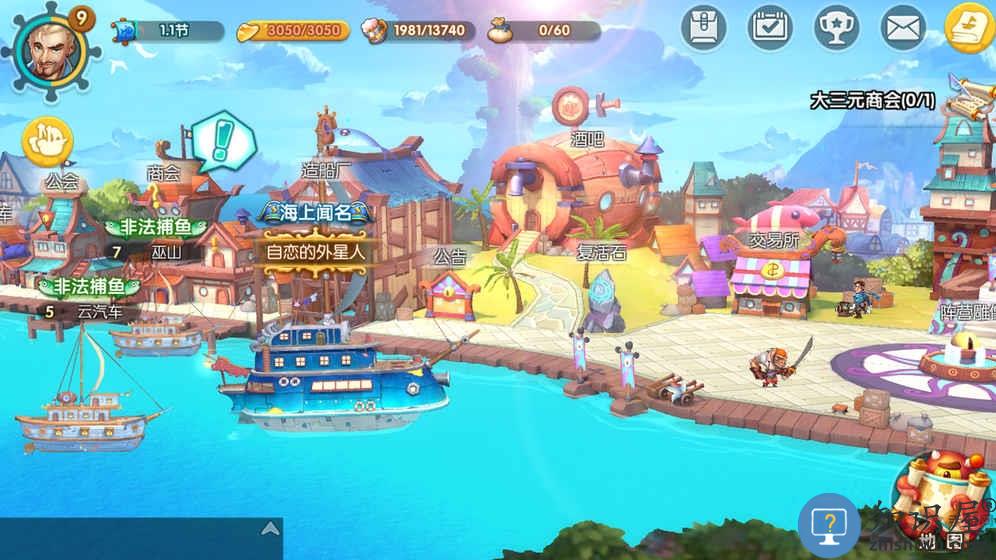Open the trophy achievements panel
Viewport: 996px width, 560px height.
[836, 27]
